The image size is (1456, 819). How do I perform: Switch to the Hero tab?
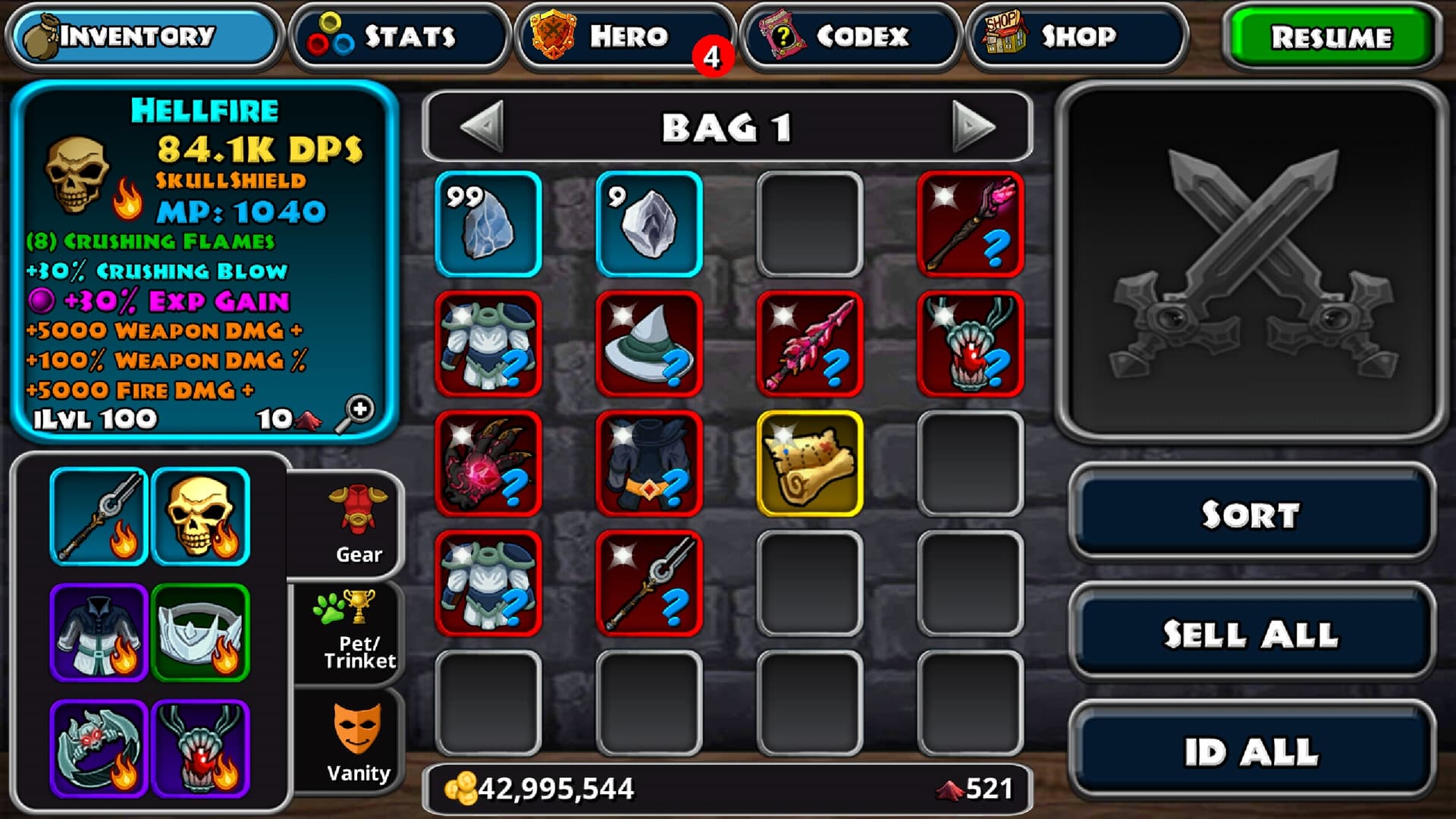[625, 36]
